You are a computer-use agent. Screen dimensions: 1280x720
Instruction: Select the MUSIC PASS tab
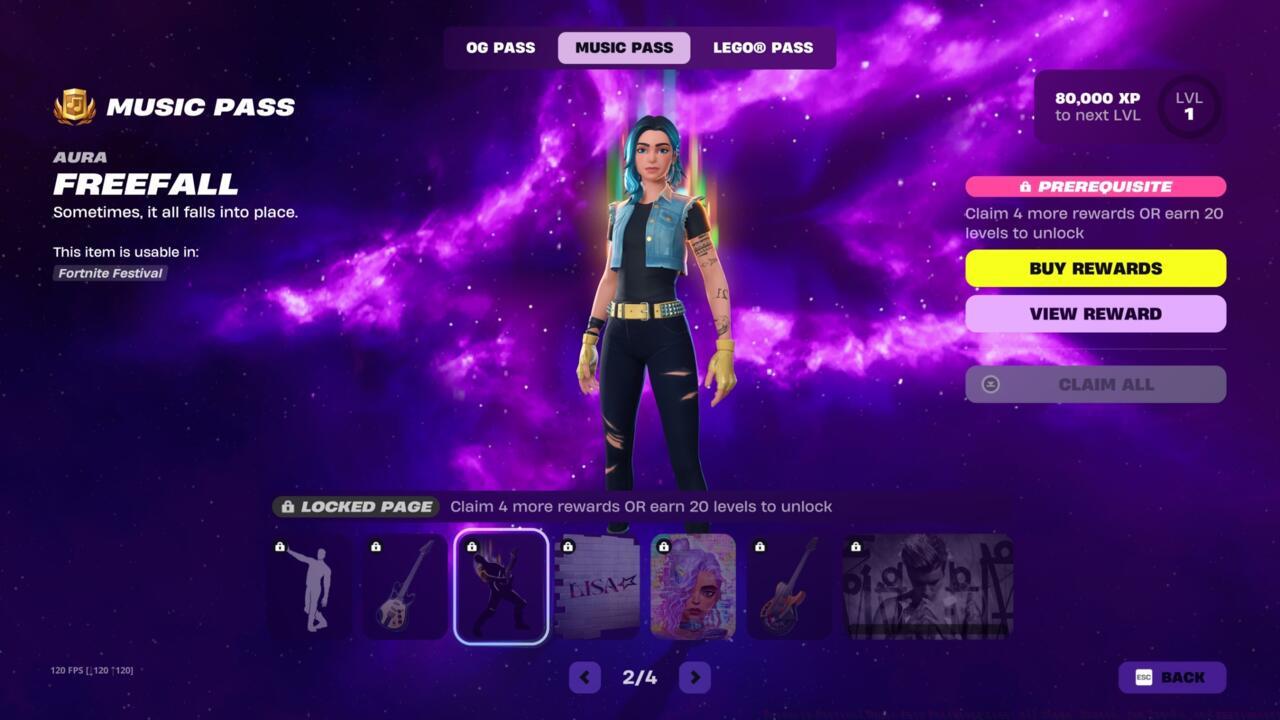623,47
